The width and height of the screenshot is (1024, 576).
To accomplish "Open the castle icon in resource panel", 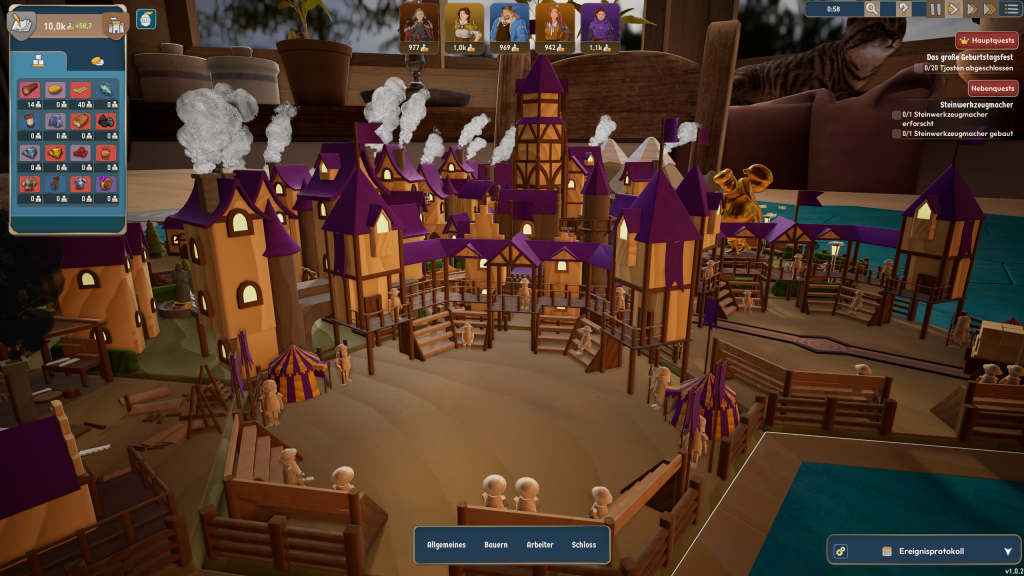I will tap(114, 25).
